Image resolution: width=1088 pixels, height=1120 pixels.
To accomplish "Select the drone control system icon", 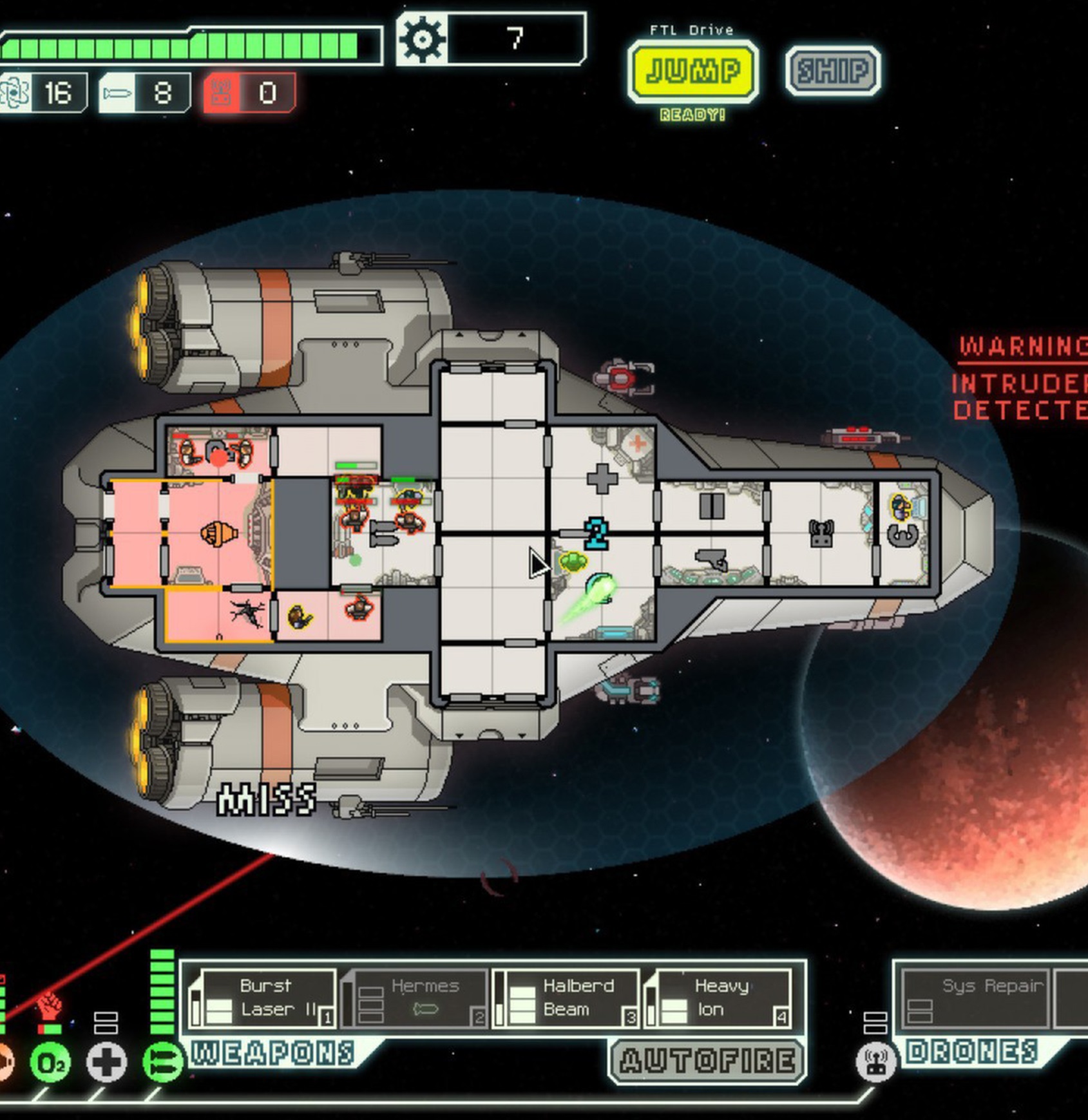I will (x=875, y=1062).
